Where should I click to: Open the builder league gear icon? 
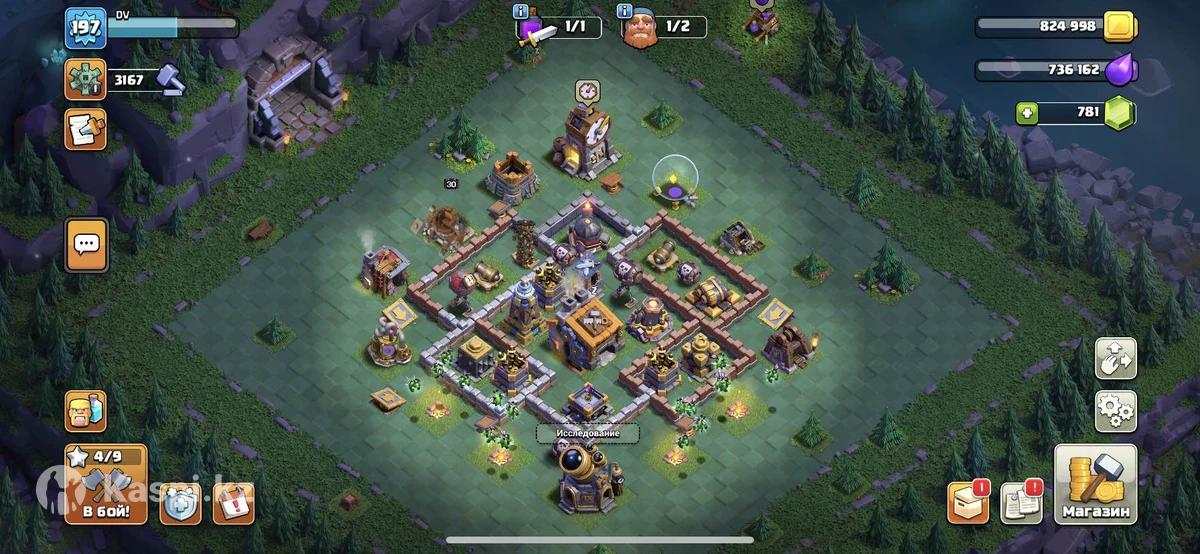[x=85, y=79]
